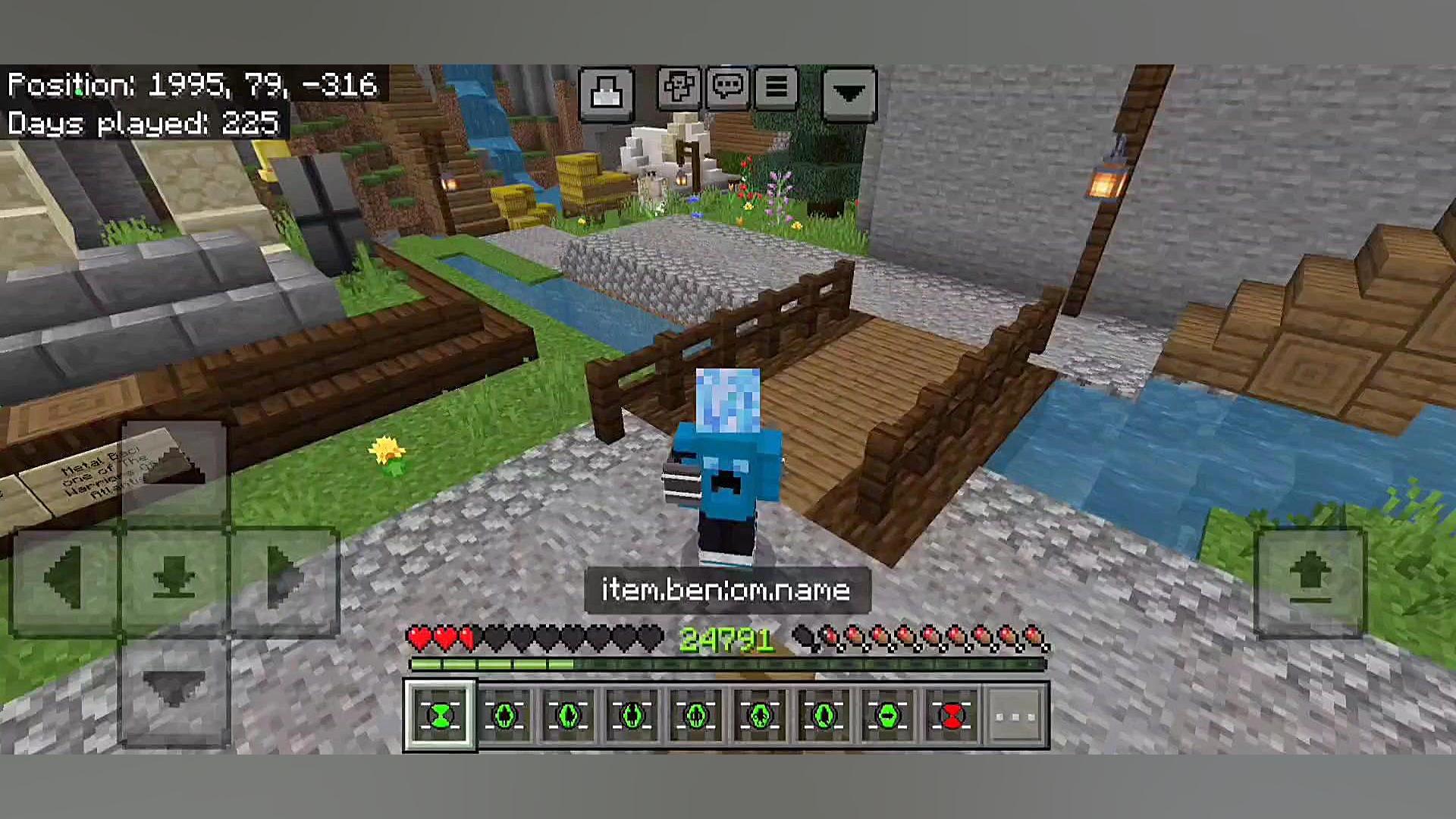Select the red hourglass Omnitrix hotbar slot

click(x=951, y=716)
